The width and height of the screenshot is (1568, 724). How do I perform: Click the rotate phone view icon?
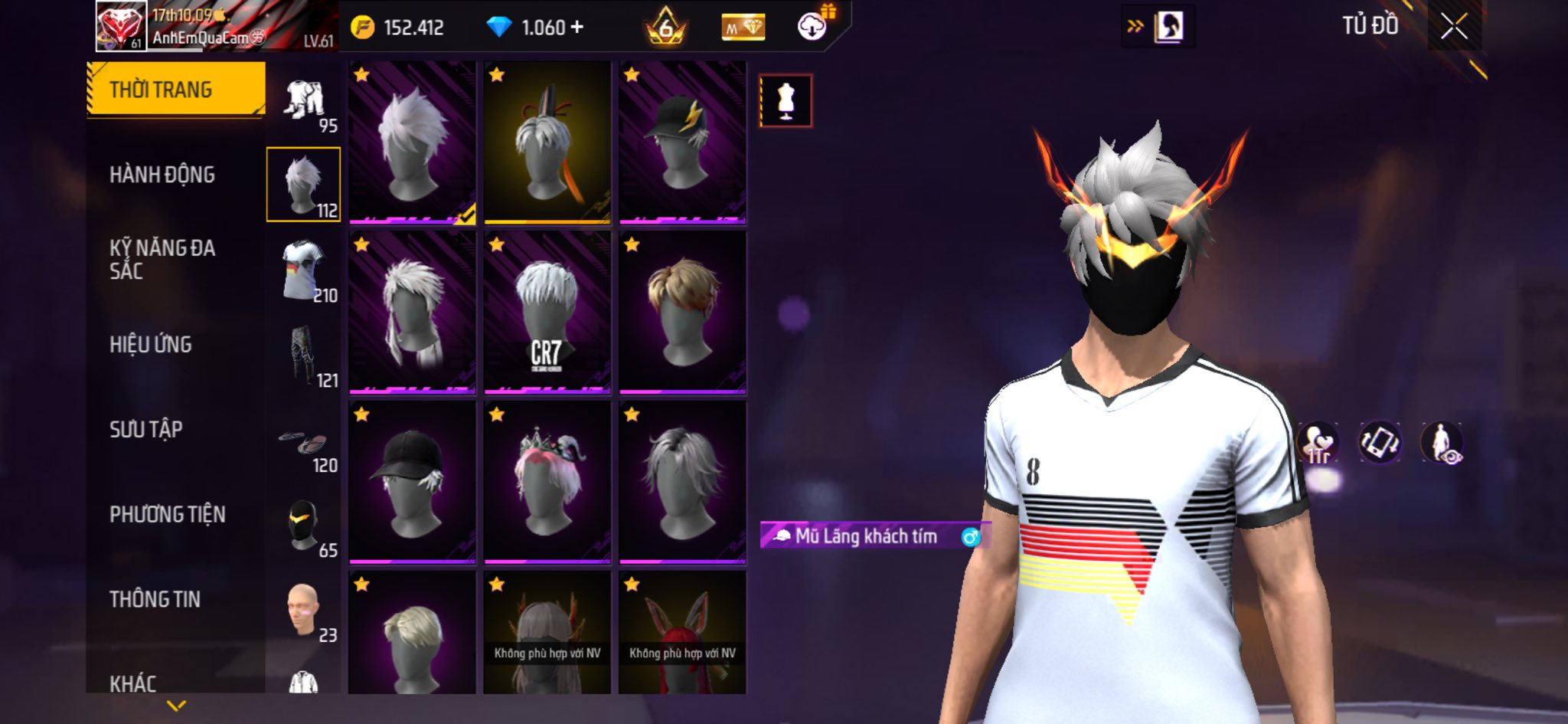1379,443
